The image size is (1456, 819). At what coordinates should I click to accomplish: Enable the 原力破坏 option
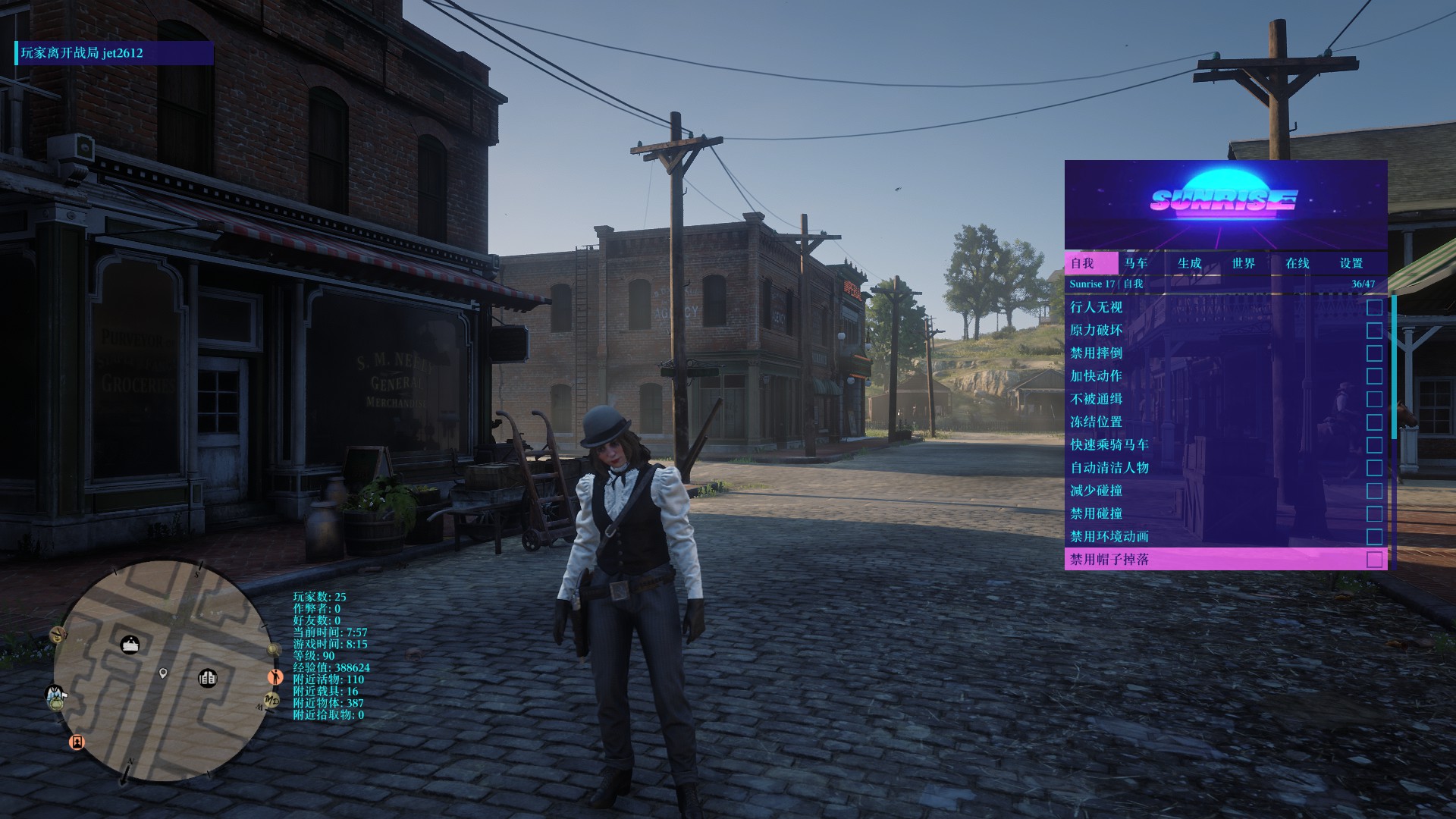coord(1374,331)
